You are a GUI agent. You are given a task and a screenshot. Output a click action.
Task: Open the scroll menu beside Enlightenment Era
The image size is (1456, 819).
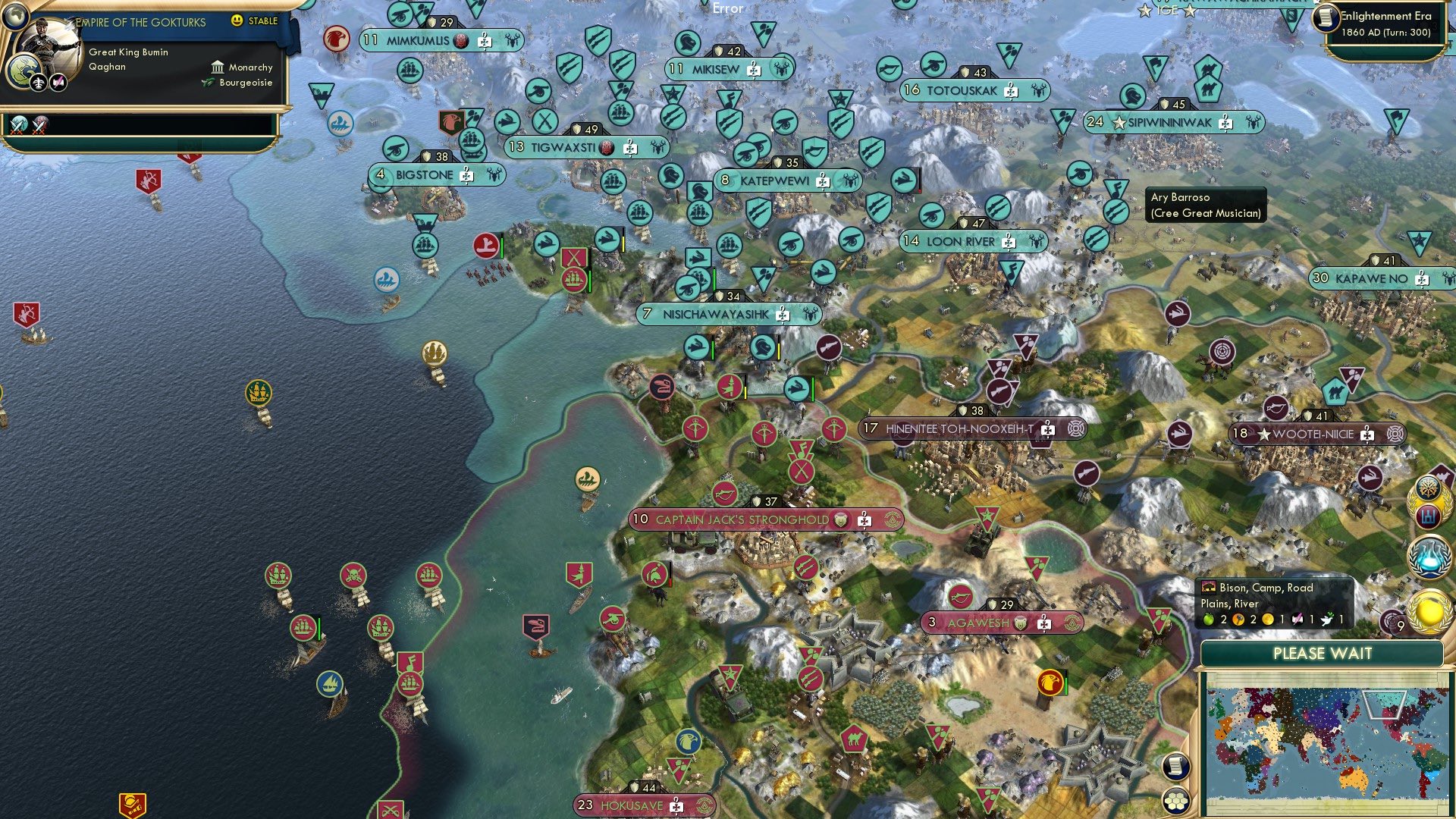1326,18
